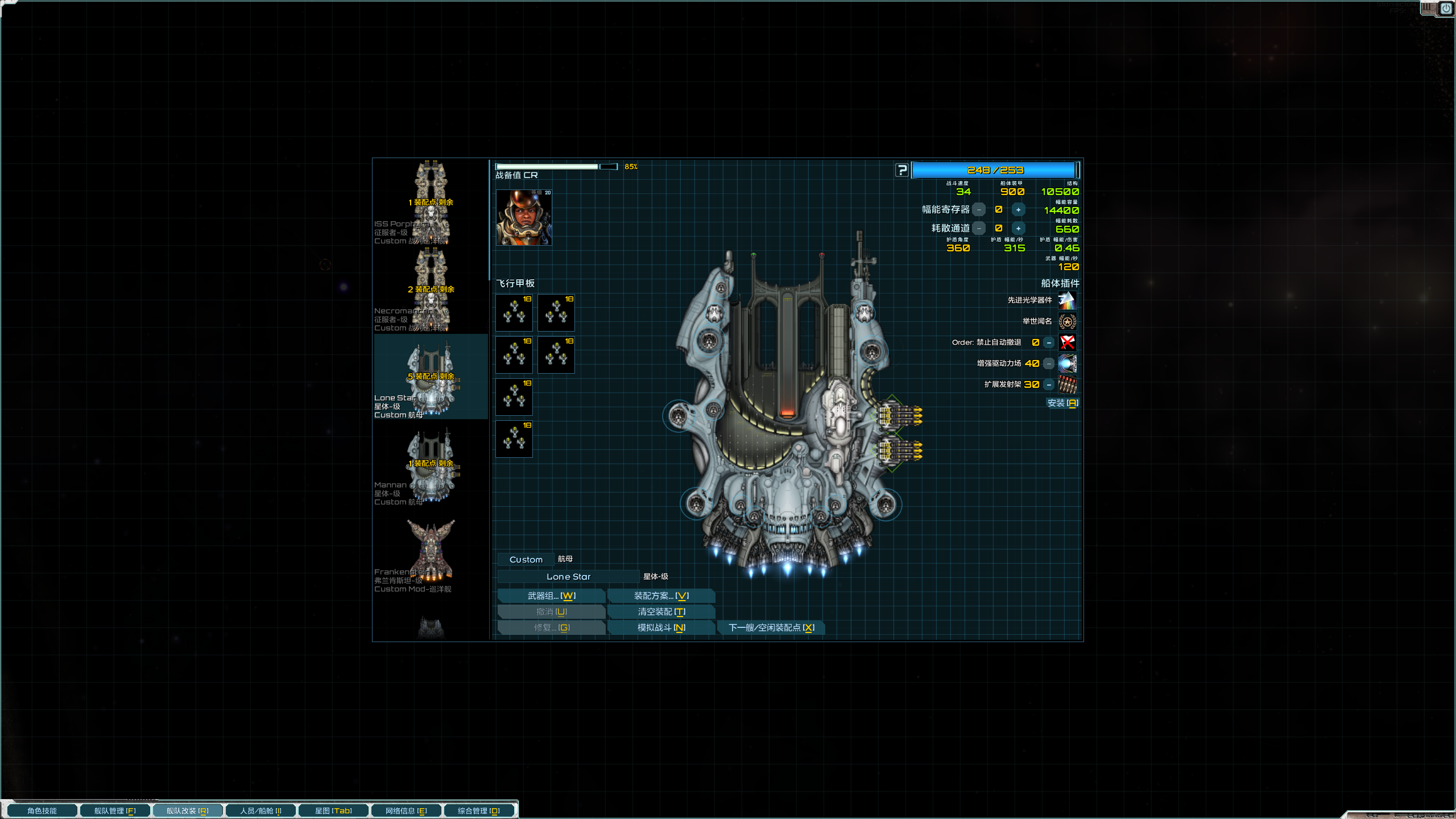Viewport: 1456px width, 819px height.
Task: Clear the current loadout (清空装配)
Action: 661,611
